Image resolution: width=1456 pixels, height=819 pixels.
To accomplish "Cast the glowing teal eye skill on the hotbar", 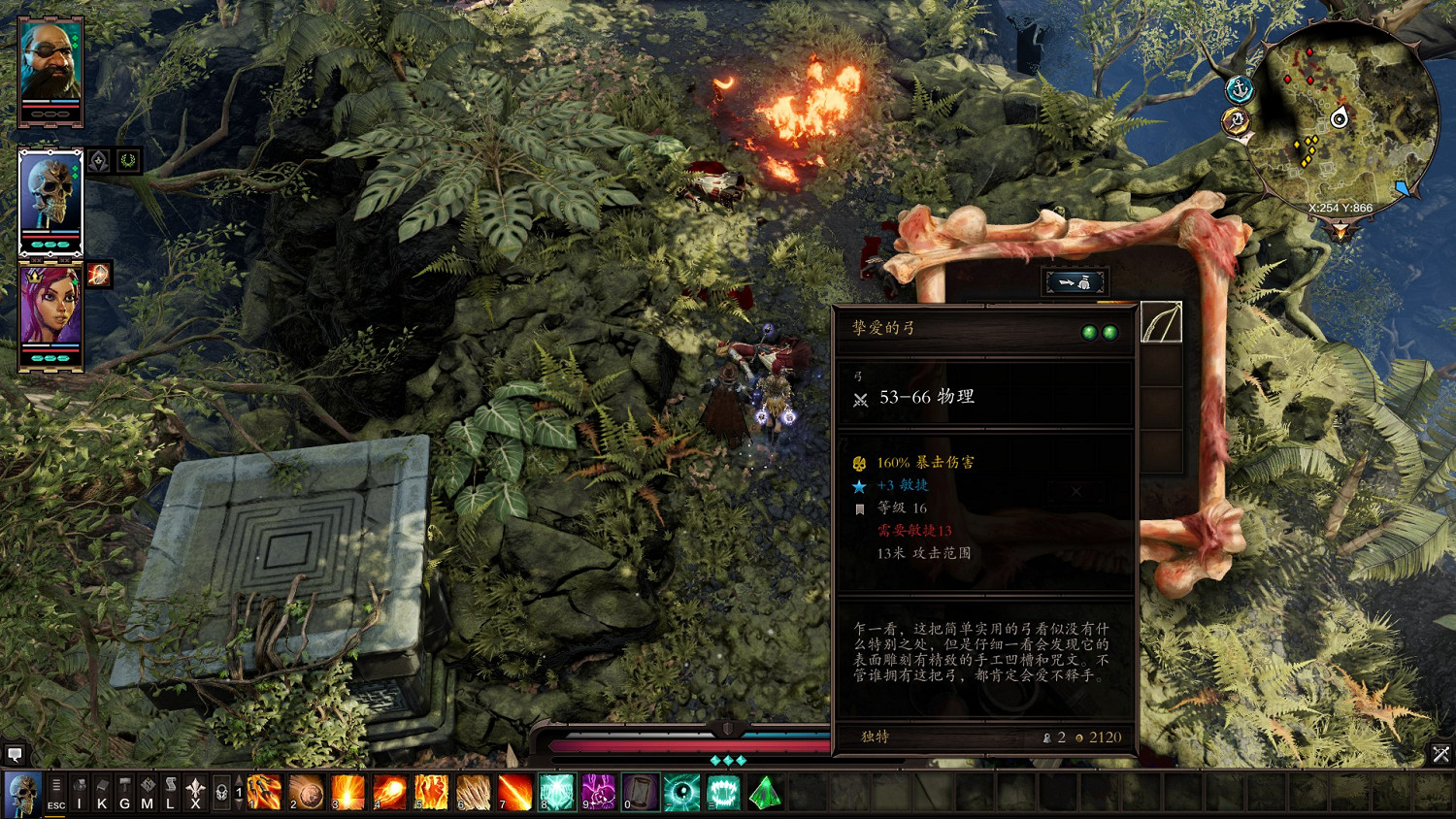I will coord(682,791).
